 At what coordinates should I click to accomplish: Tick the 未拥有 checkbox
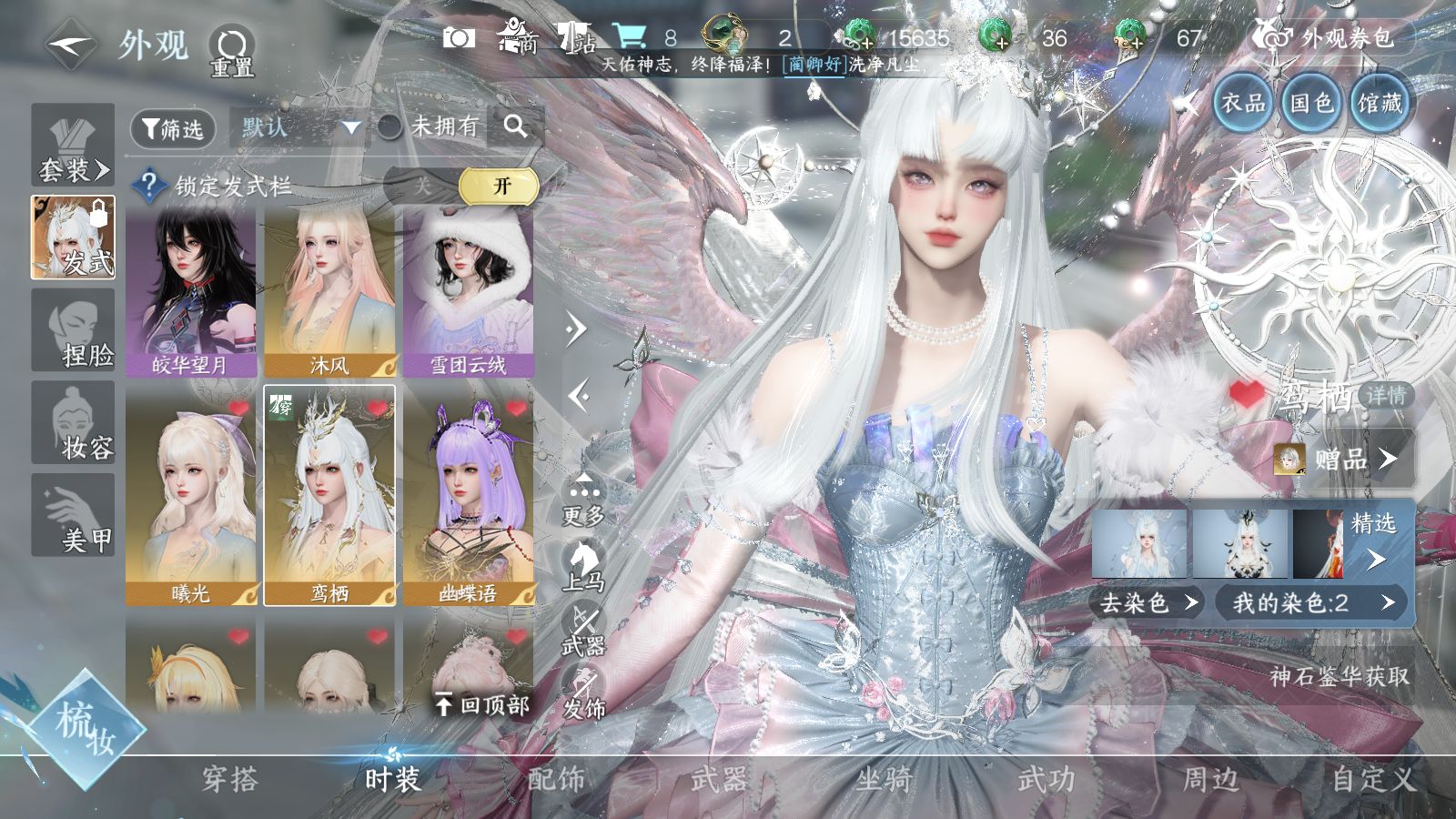tap(390, 127)
